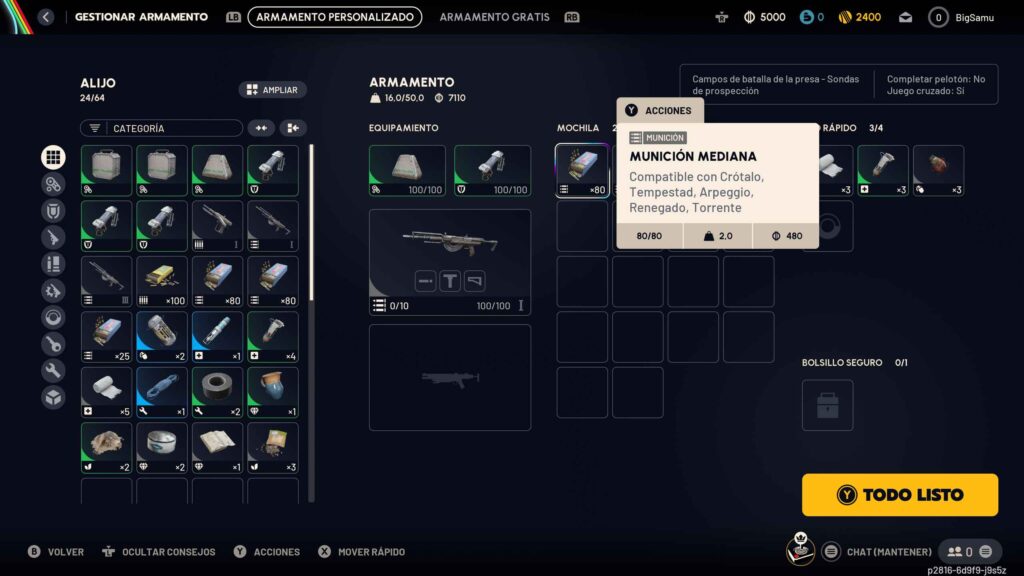This screenshot has width=1024, height=576.
Task: Switch to the Armamento Gratis tab
Action: (494, 17)
